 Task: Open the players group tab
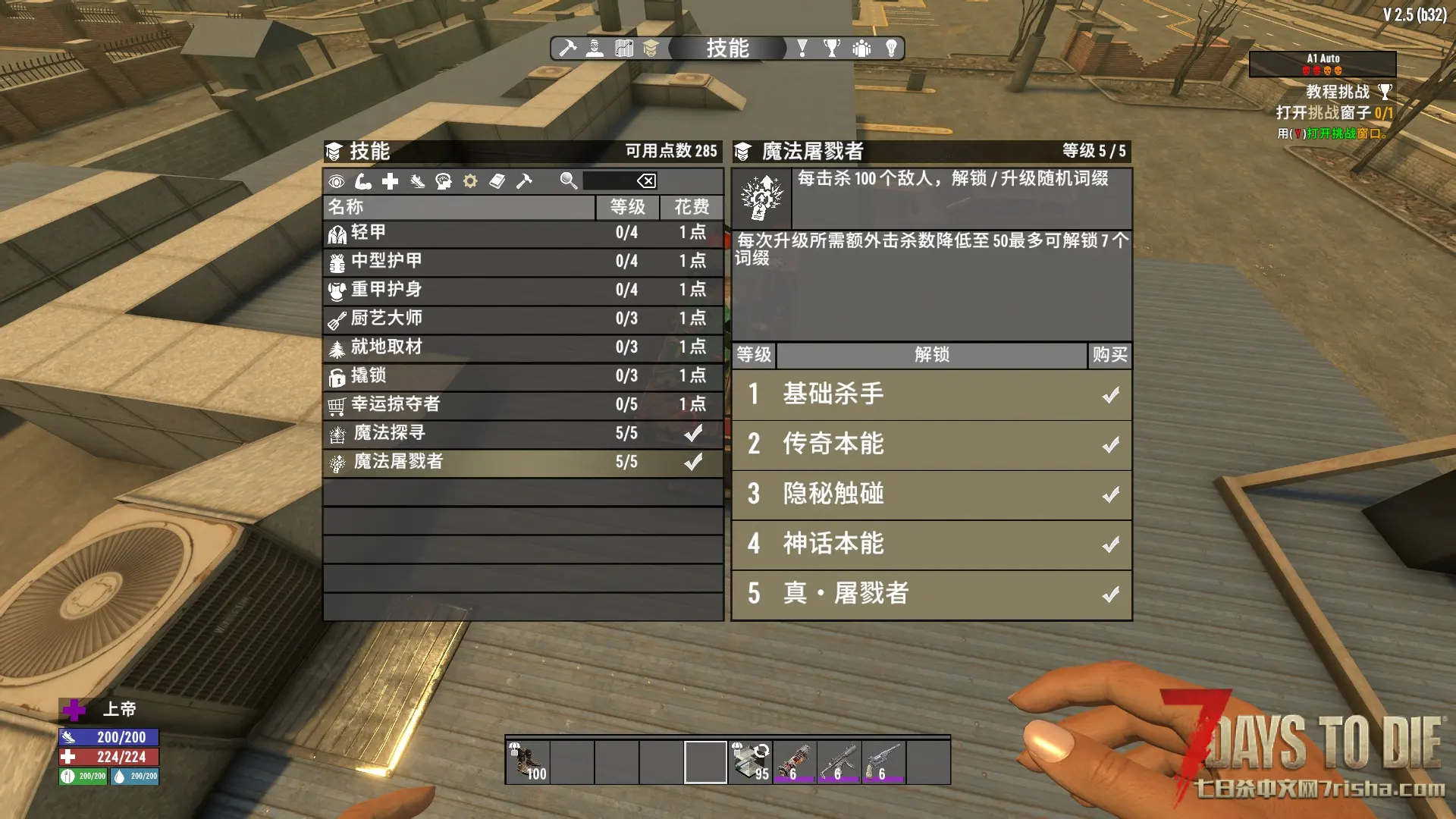[861, 49]
